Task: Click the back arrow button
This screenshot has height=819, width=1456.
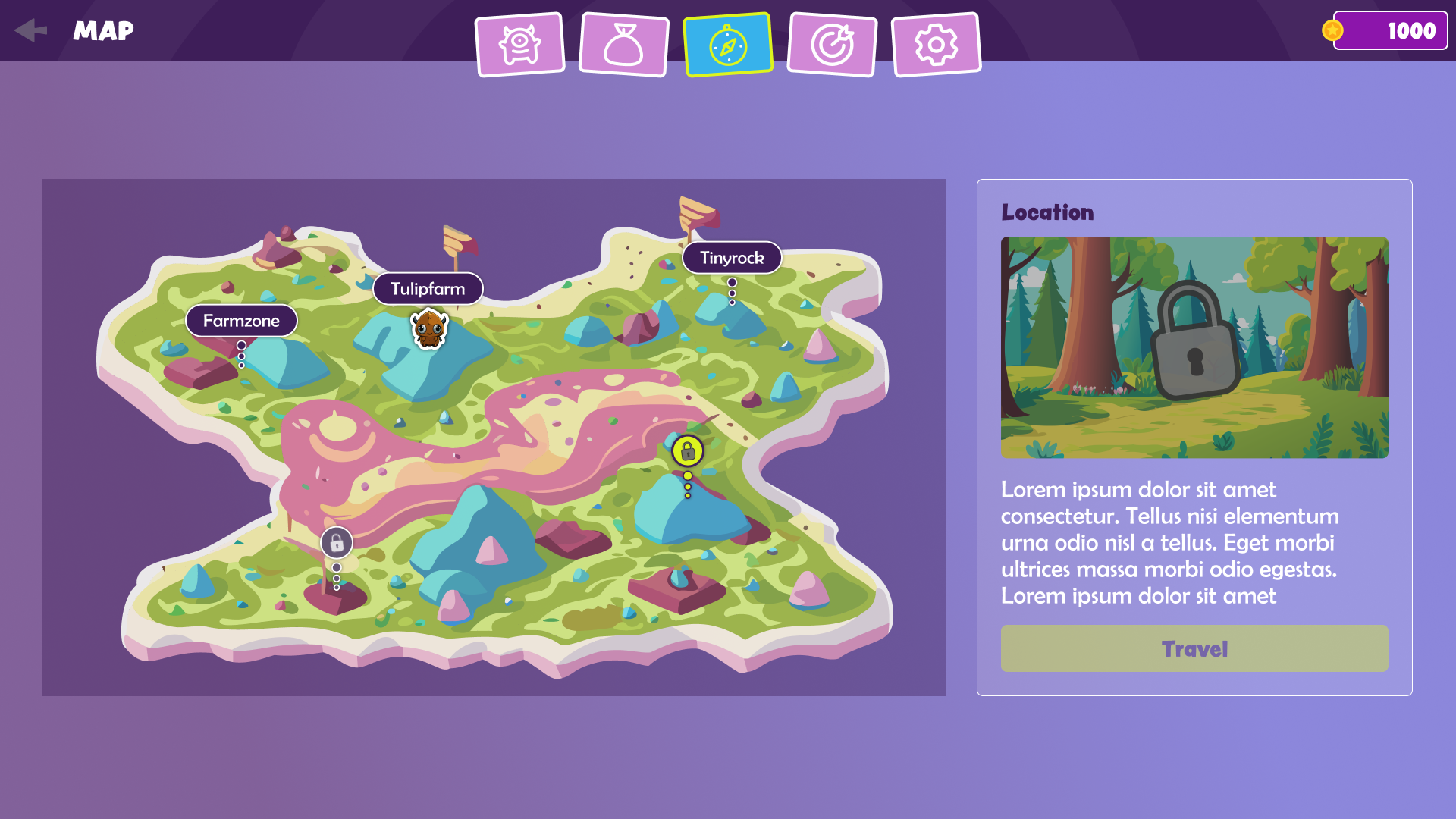Action: (x=31, y=30)
